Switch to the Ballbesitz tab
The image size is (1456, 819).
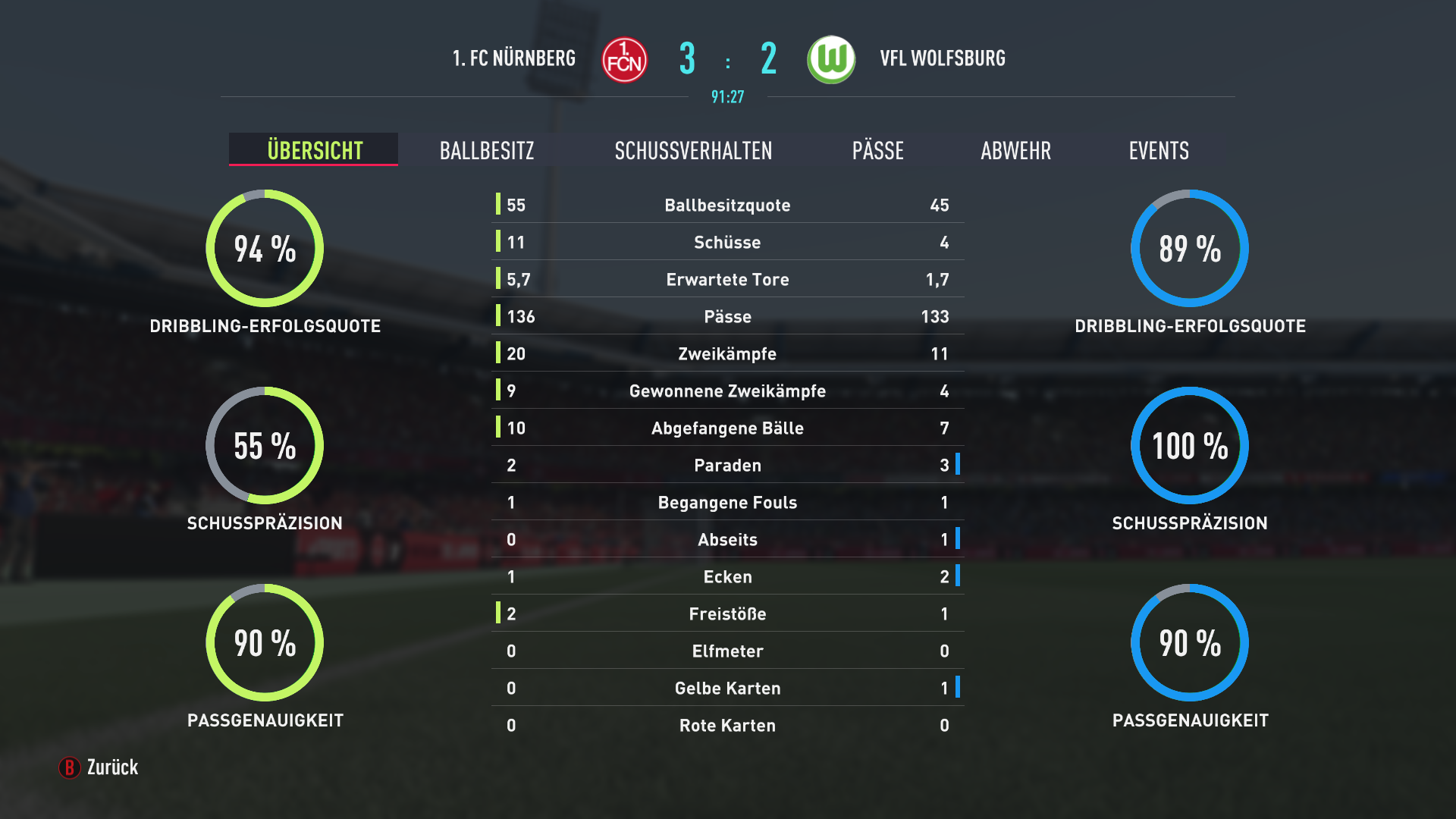tap(487, 150)
